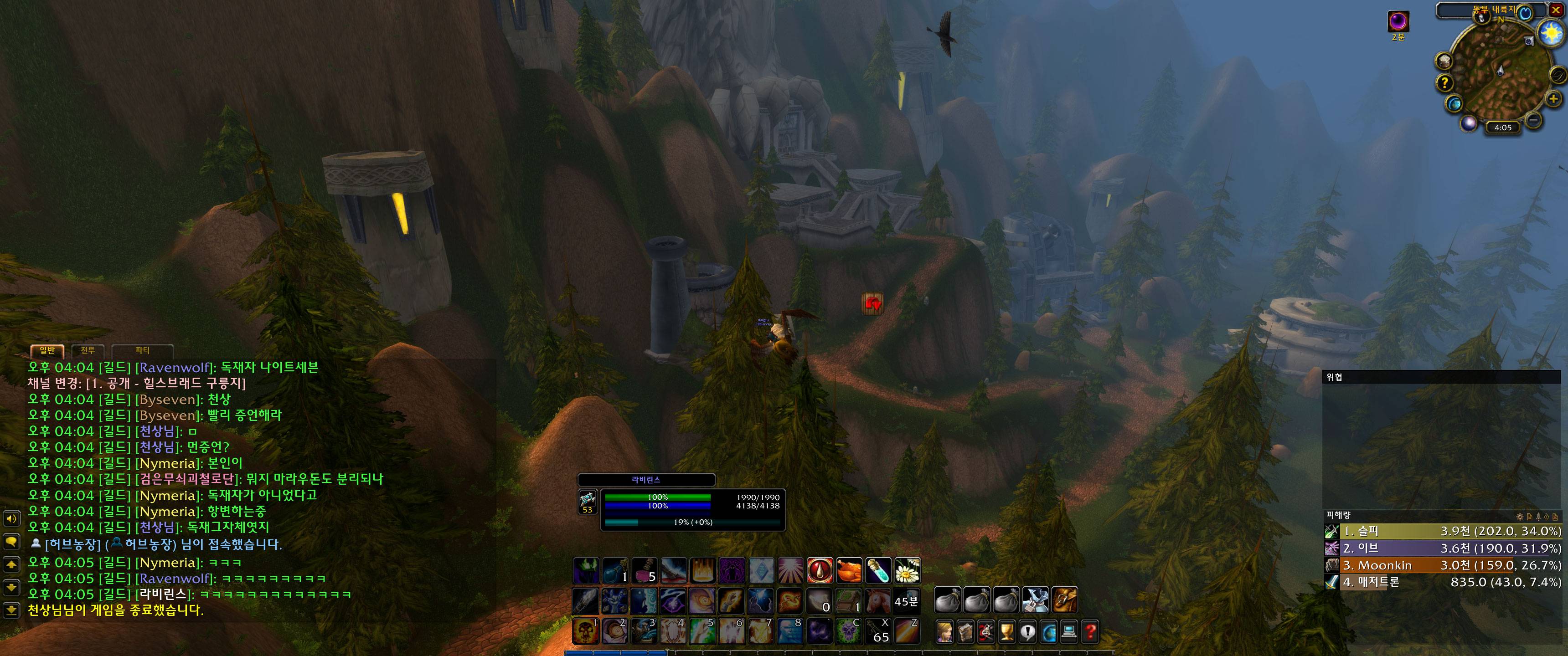Open the red question mark help button
This screenshot has width=1568, height=656.
(x=1089, y=633)
